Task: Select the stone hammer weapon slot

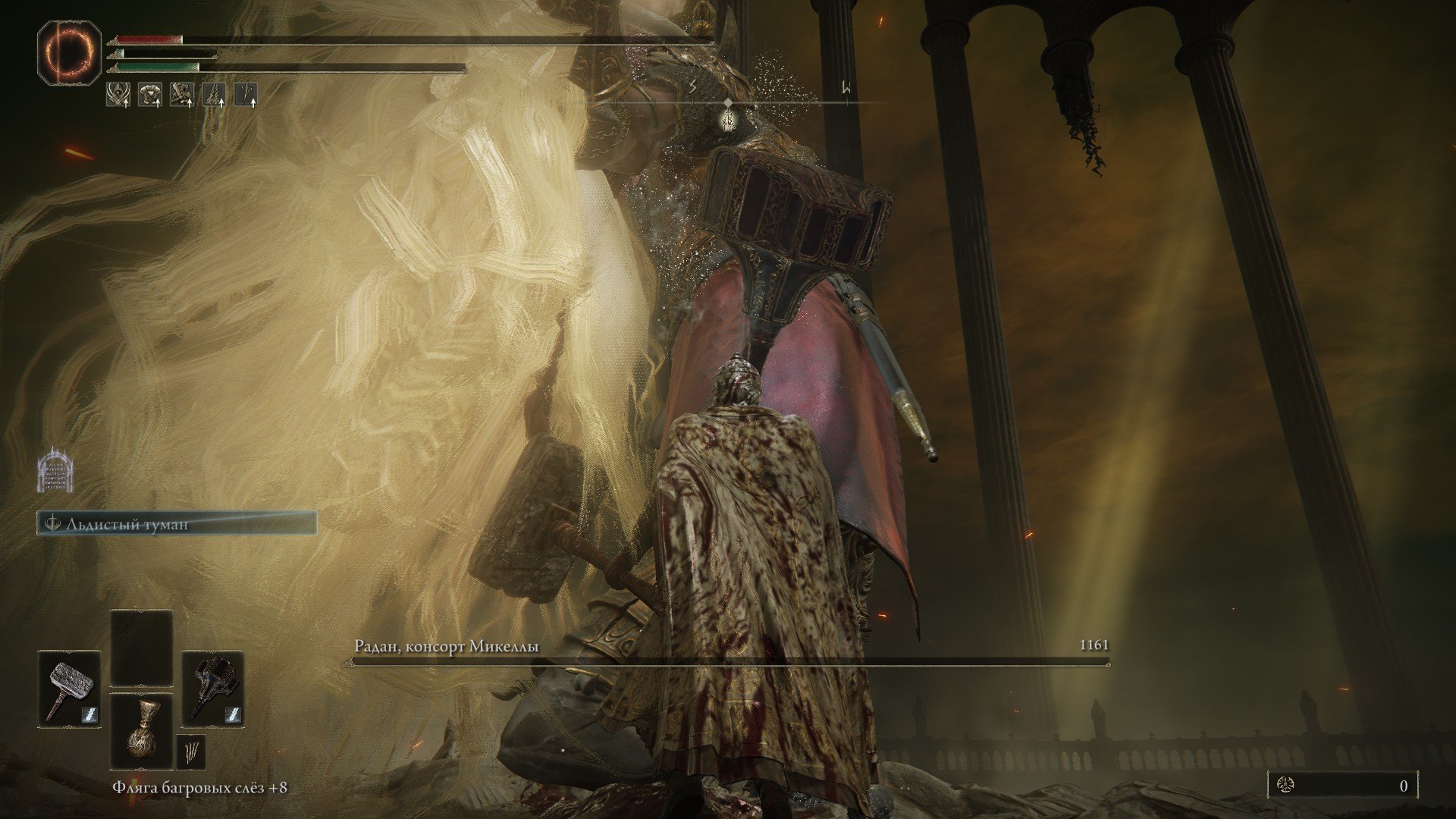Action: 70,690
